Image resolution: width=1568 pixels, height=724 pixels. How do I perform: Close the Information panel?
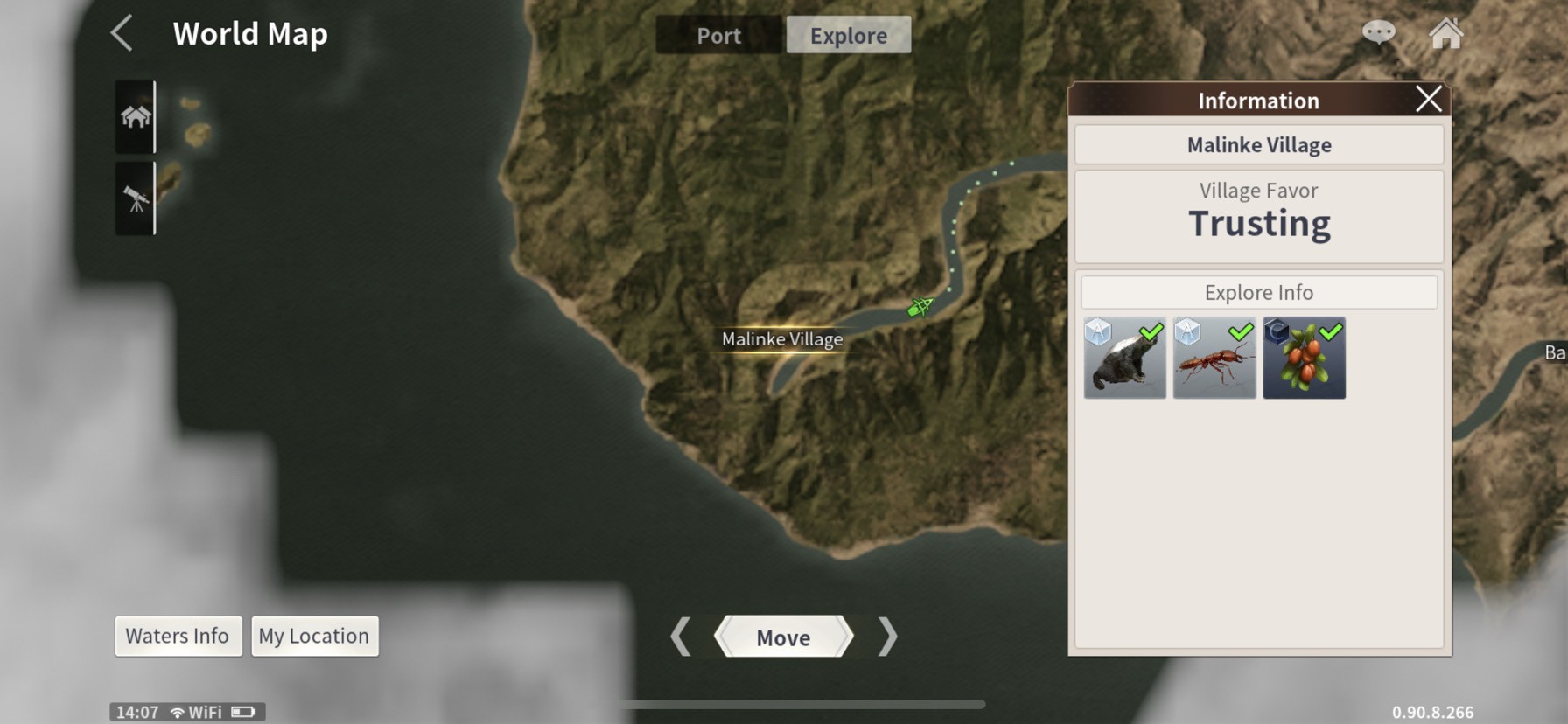(x=1428, y=100)
